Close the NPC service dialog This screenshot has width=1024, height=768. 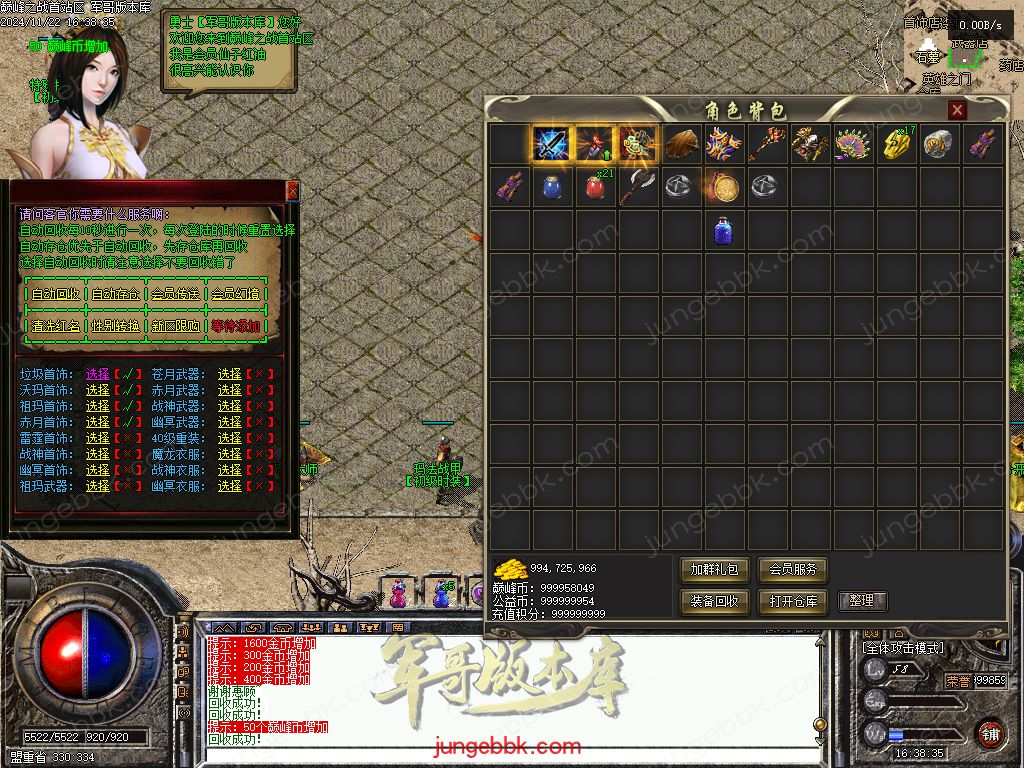292,190
